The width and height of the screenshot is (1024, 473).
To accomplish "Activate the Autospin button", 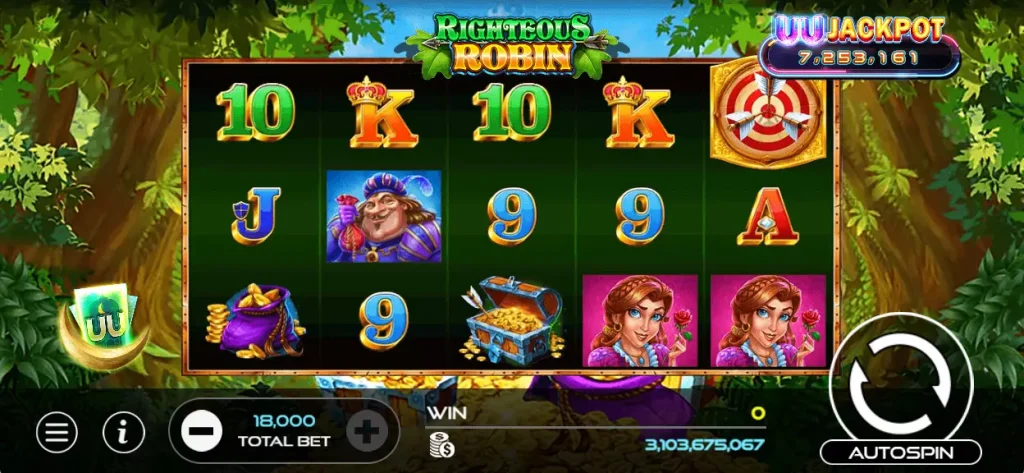I will (x=901, y=452).
